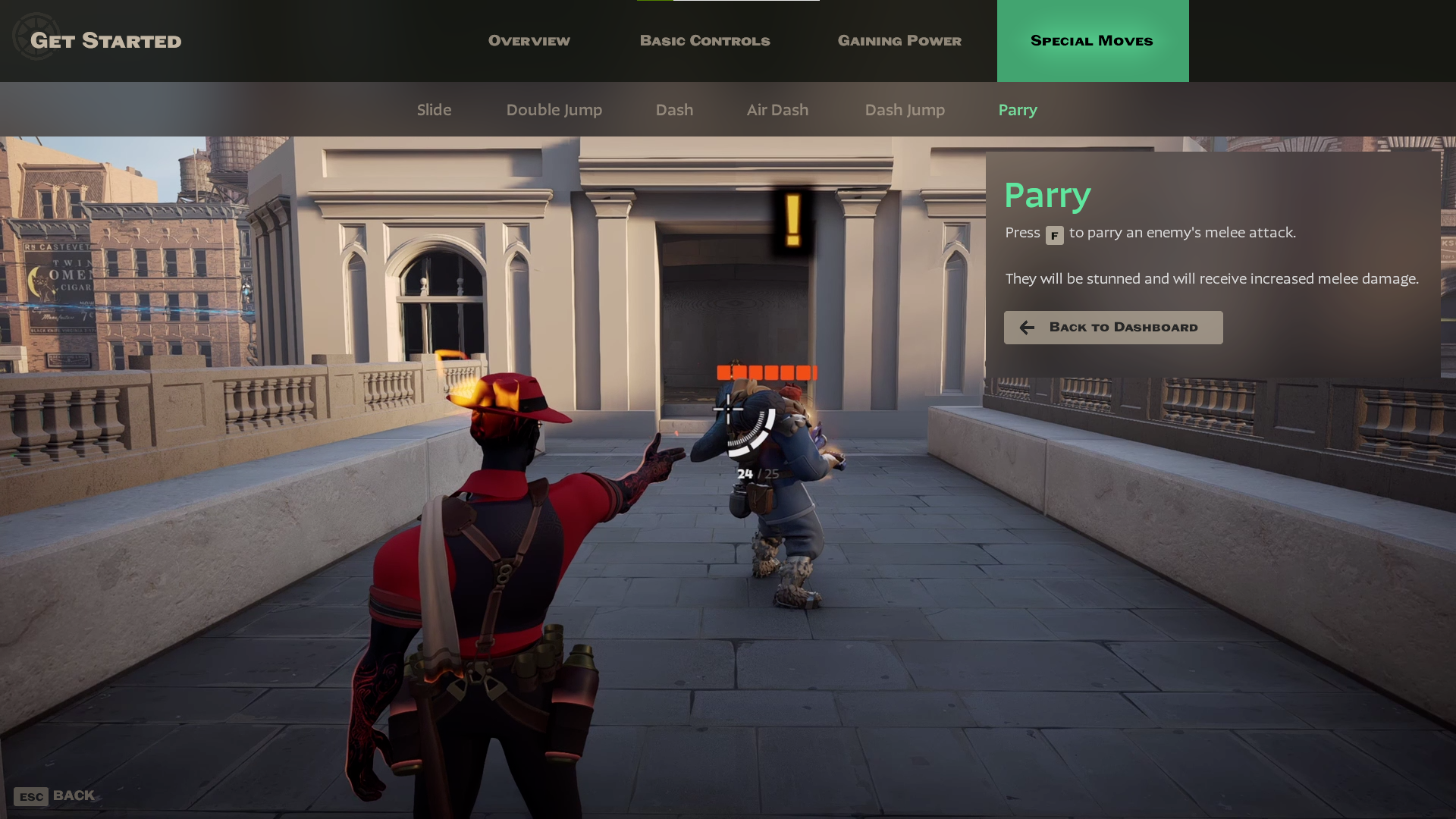Select the Dash Jump sub-tab
This screenshot has height=819, width=1456.
[x=905, y=110]
